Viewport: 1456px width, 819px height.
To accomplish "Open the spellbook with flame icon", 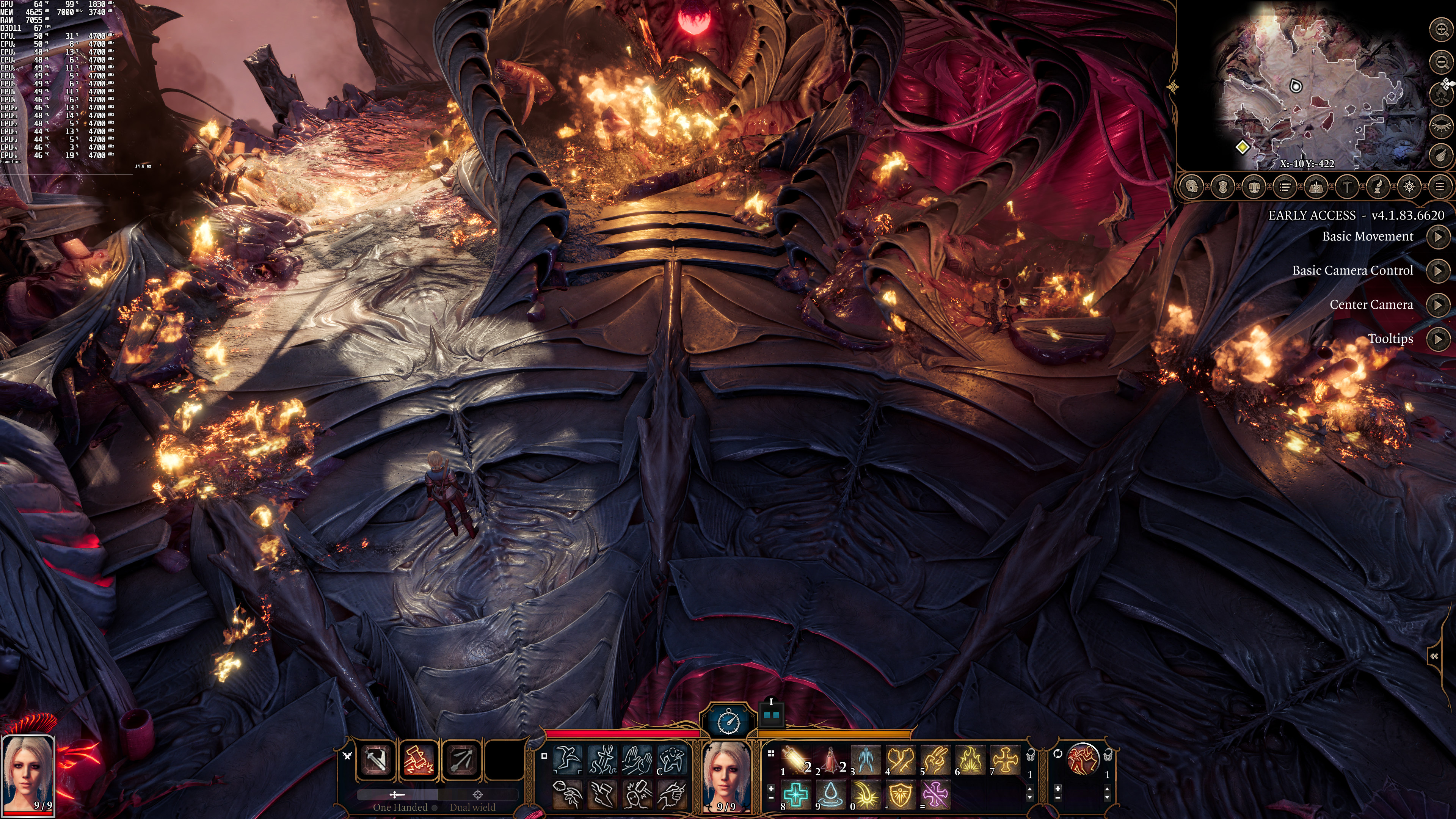I will pos(1316,187).
